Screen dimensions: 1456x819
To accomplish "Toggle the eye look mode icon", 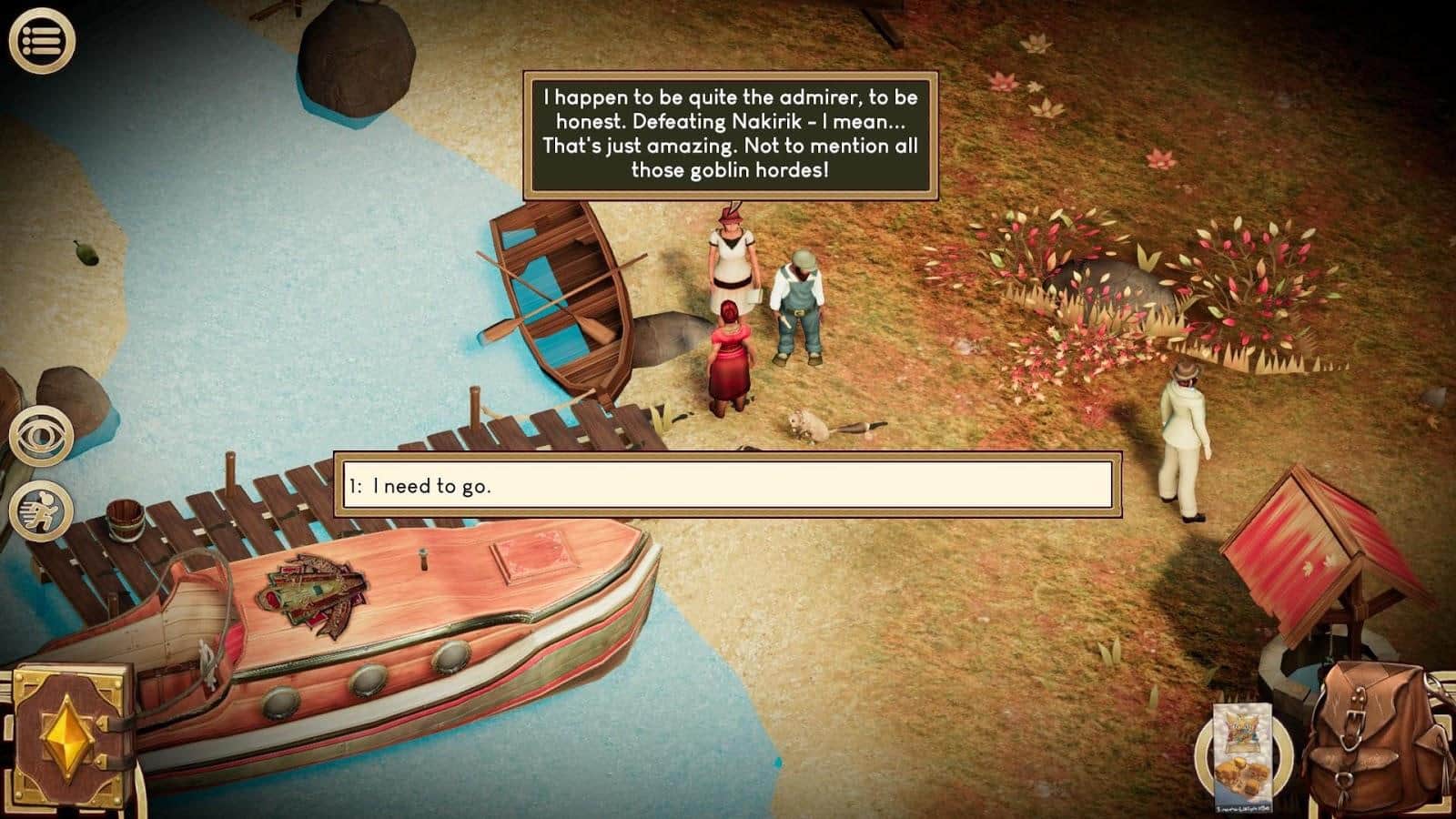I will 41,436.
